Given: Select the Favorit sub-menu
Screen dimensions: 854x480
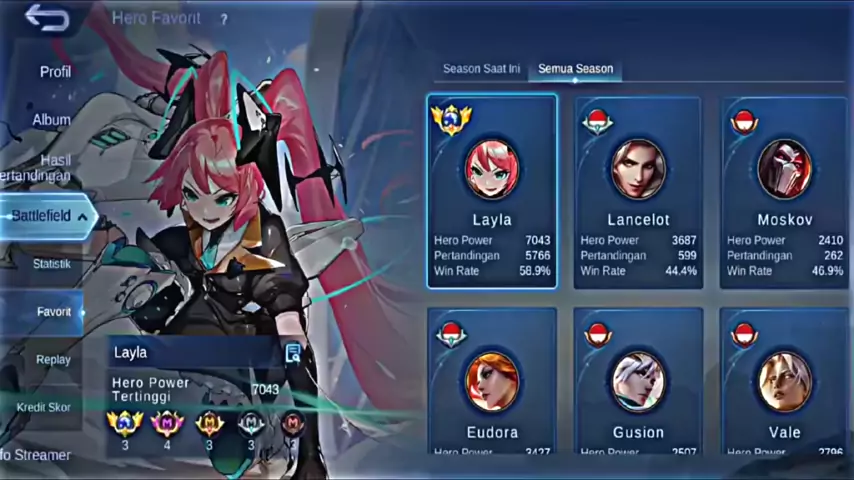Looking at the screenshot, I should point(53,312).
